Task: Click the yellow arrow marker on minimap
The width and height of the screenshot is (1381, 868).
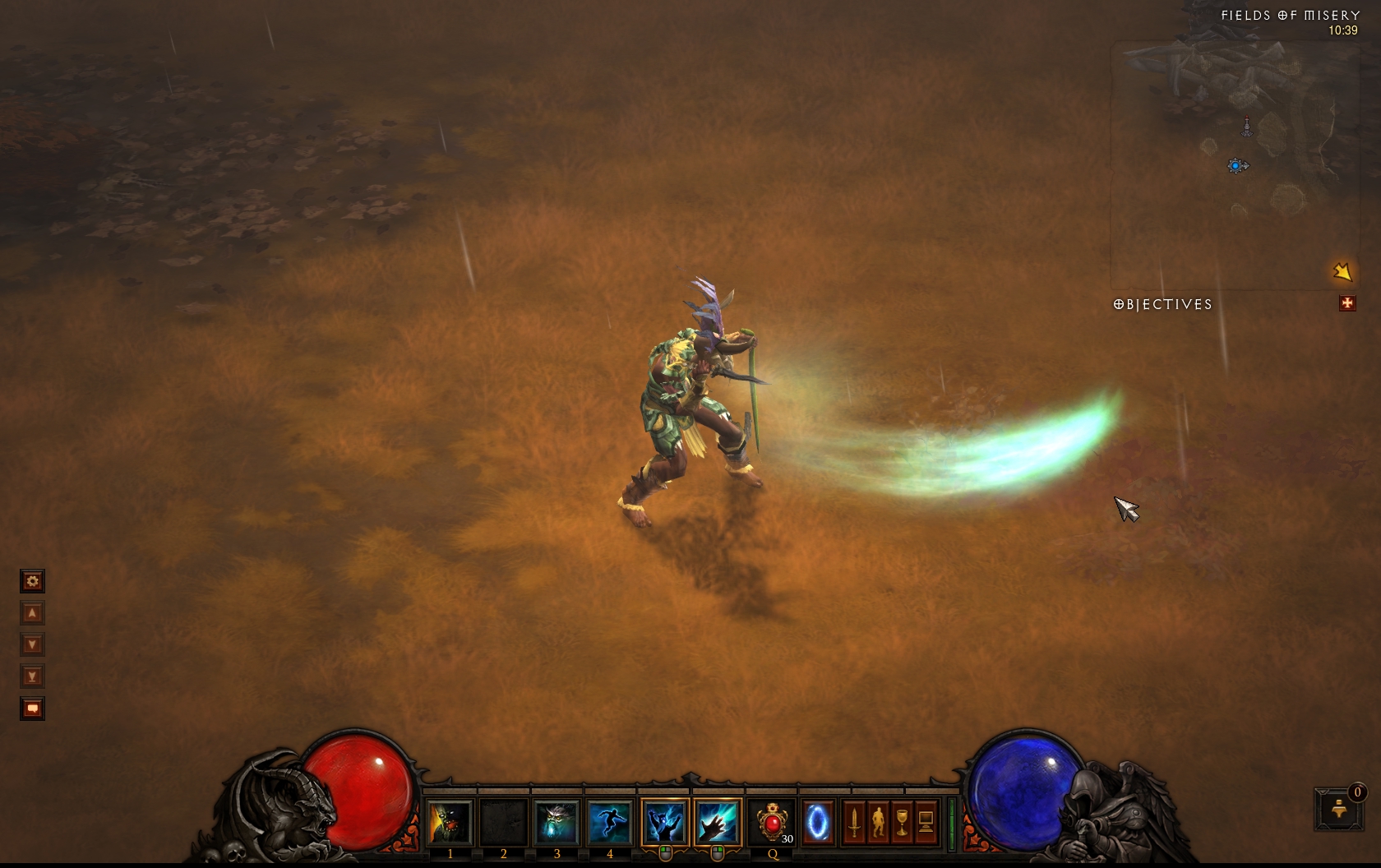Action: pyautogui.click(x=1342, y=271)
